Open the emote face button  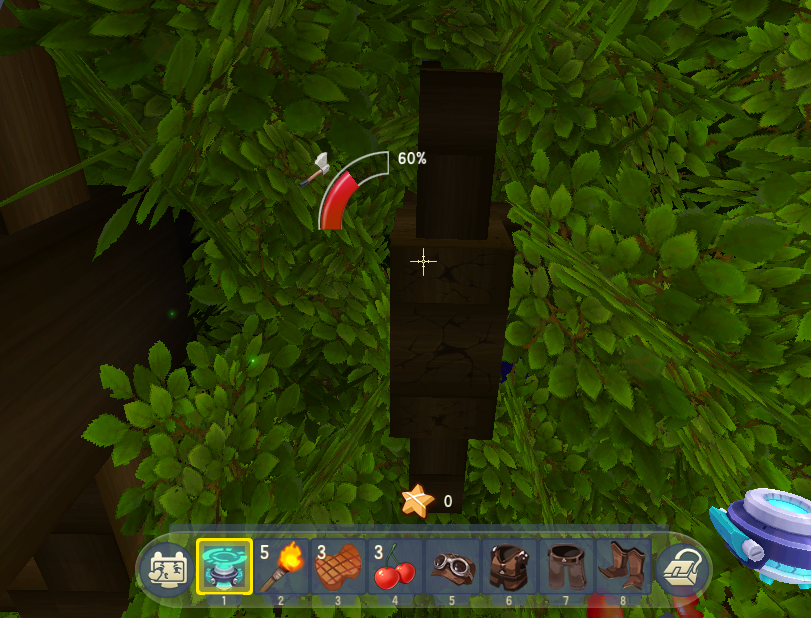[x=164, y=570]
